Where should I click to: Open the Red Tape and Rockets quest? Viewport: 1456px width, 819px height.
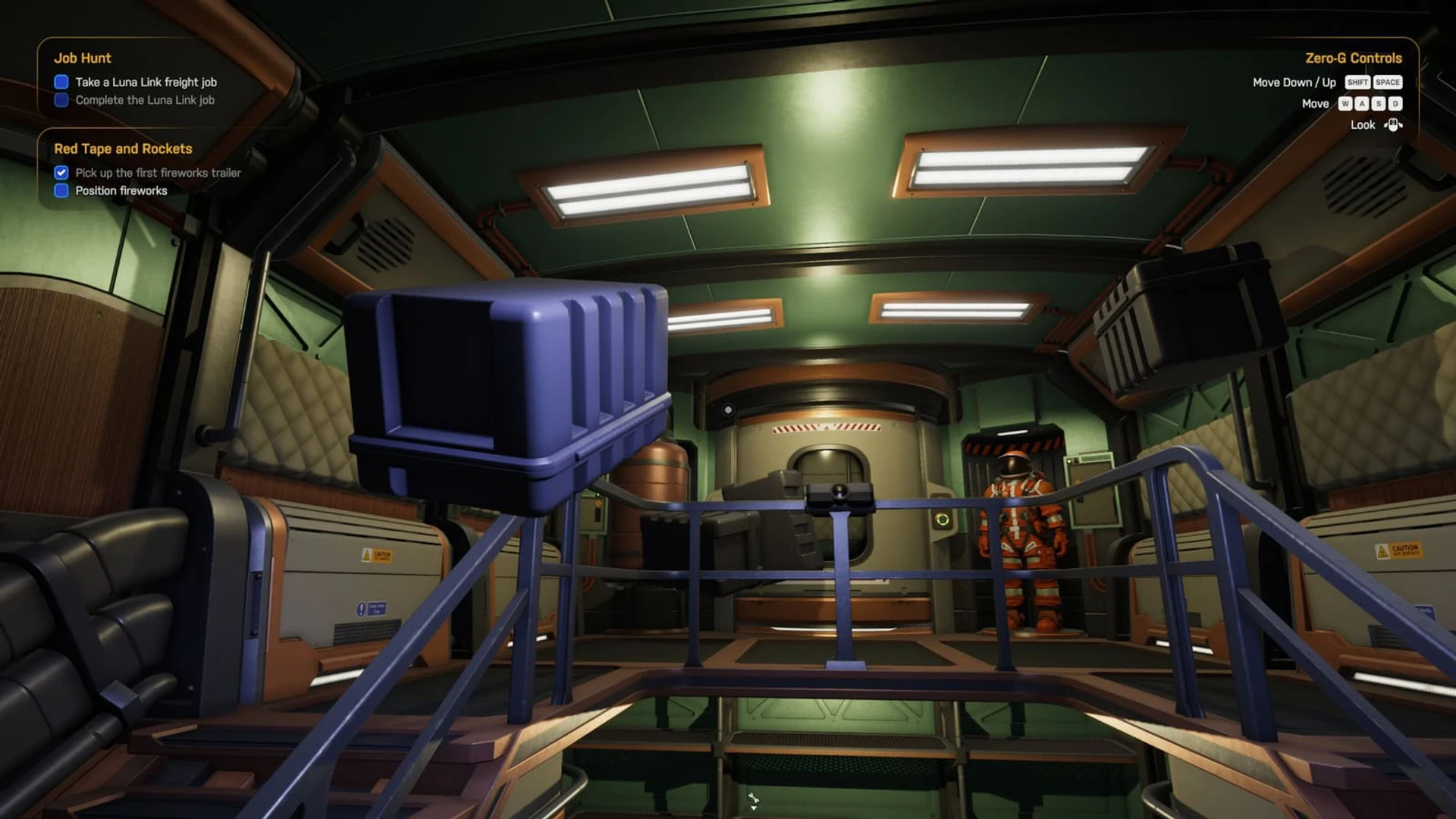[x=123, y=149]
